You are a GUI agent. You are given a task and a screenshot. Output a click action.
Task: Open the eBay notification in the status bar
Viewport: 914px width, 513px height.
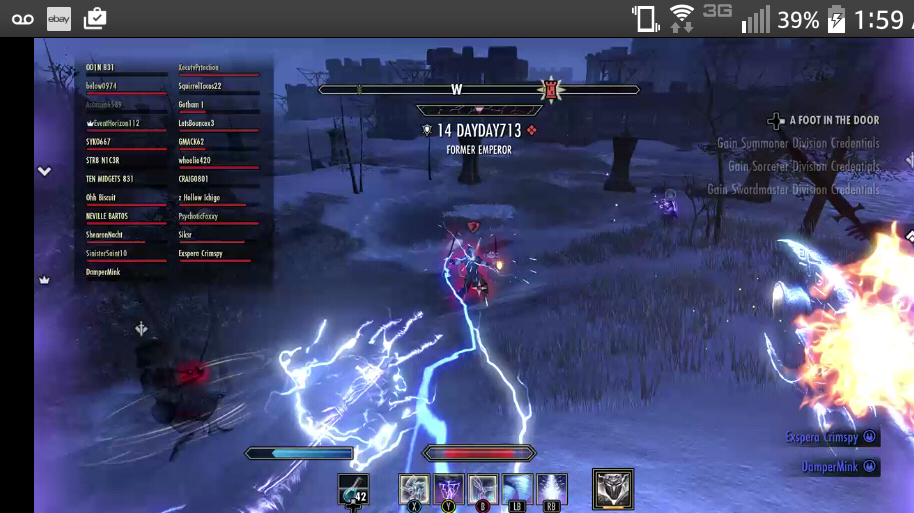click(x=59, y=18)
